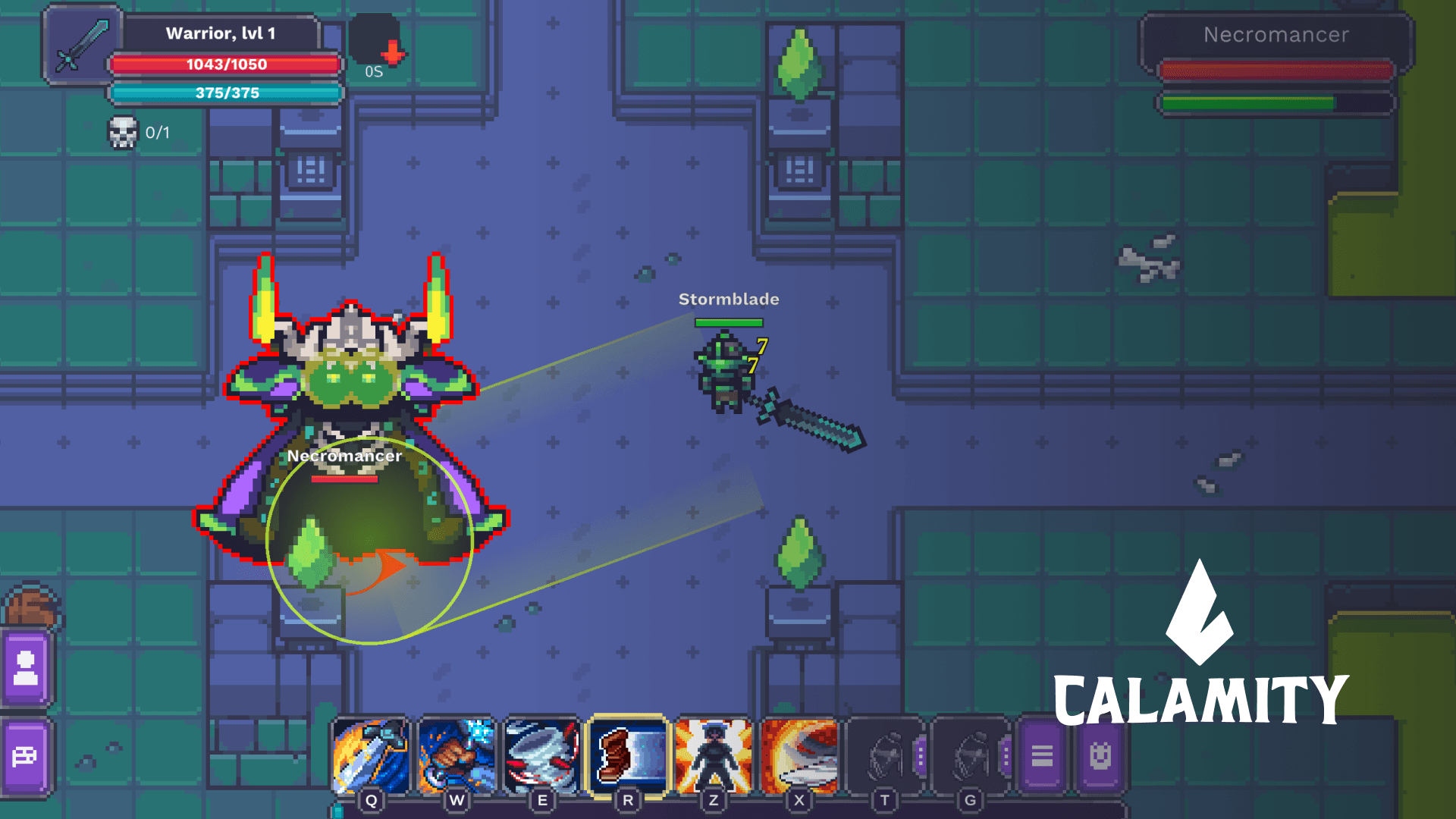Click the empty G gear slot
Image resolution: width=1456 pixels, height=819 pixels.
[x=970, y=756]
